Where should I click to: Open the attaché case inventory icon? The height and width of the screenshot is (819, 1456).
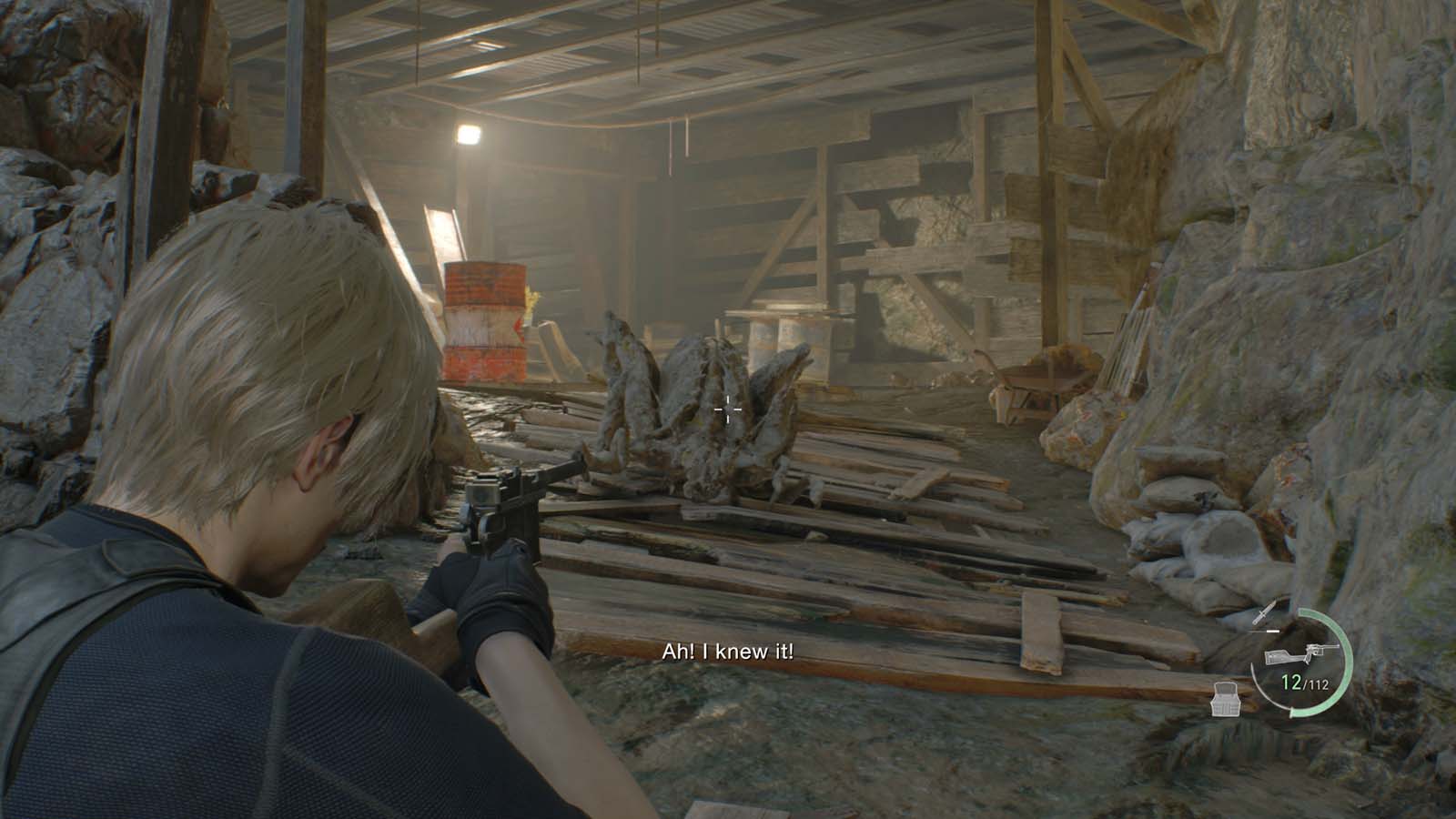pos(1225,699)
